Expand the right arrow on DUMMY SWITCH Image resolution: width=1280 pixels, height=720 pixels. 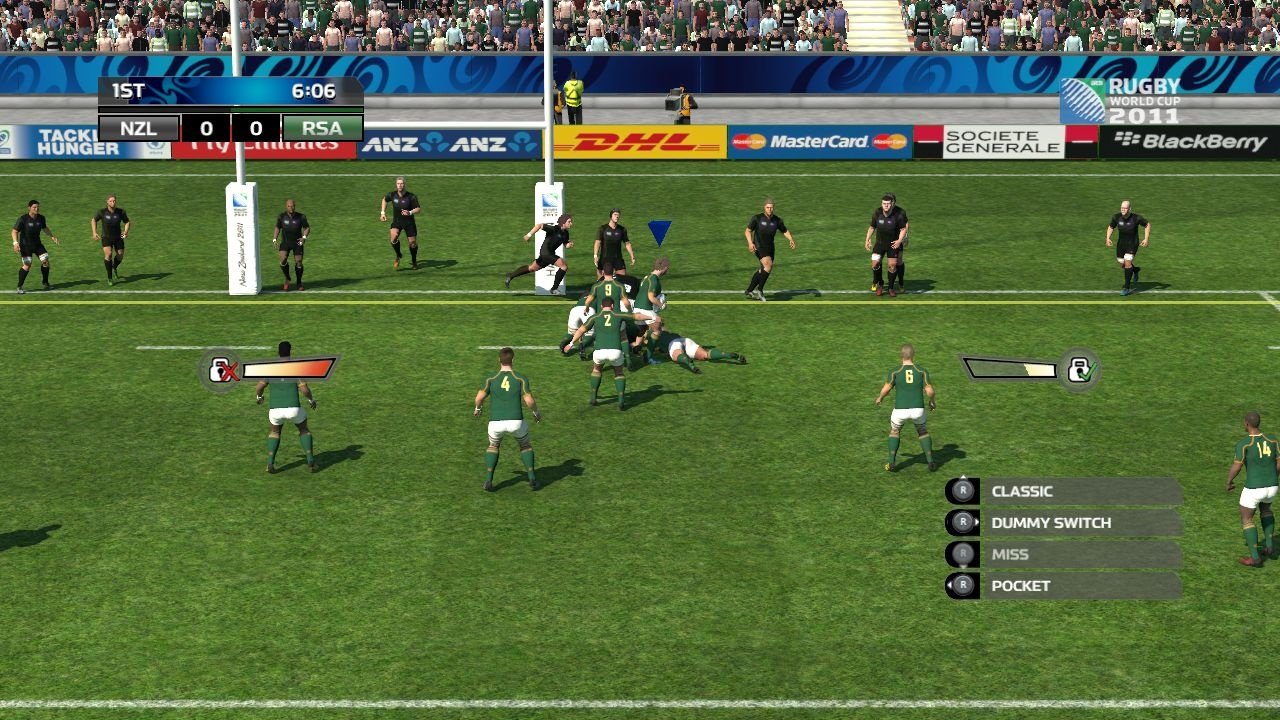[977, 521]
